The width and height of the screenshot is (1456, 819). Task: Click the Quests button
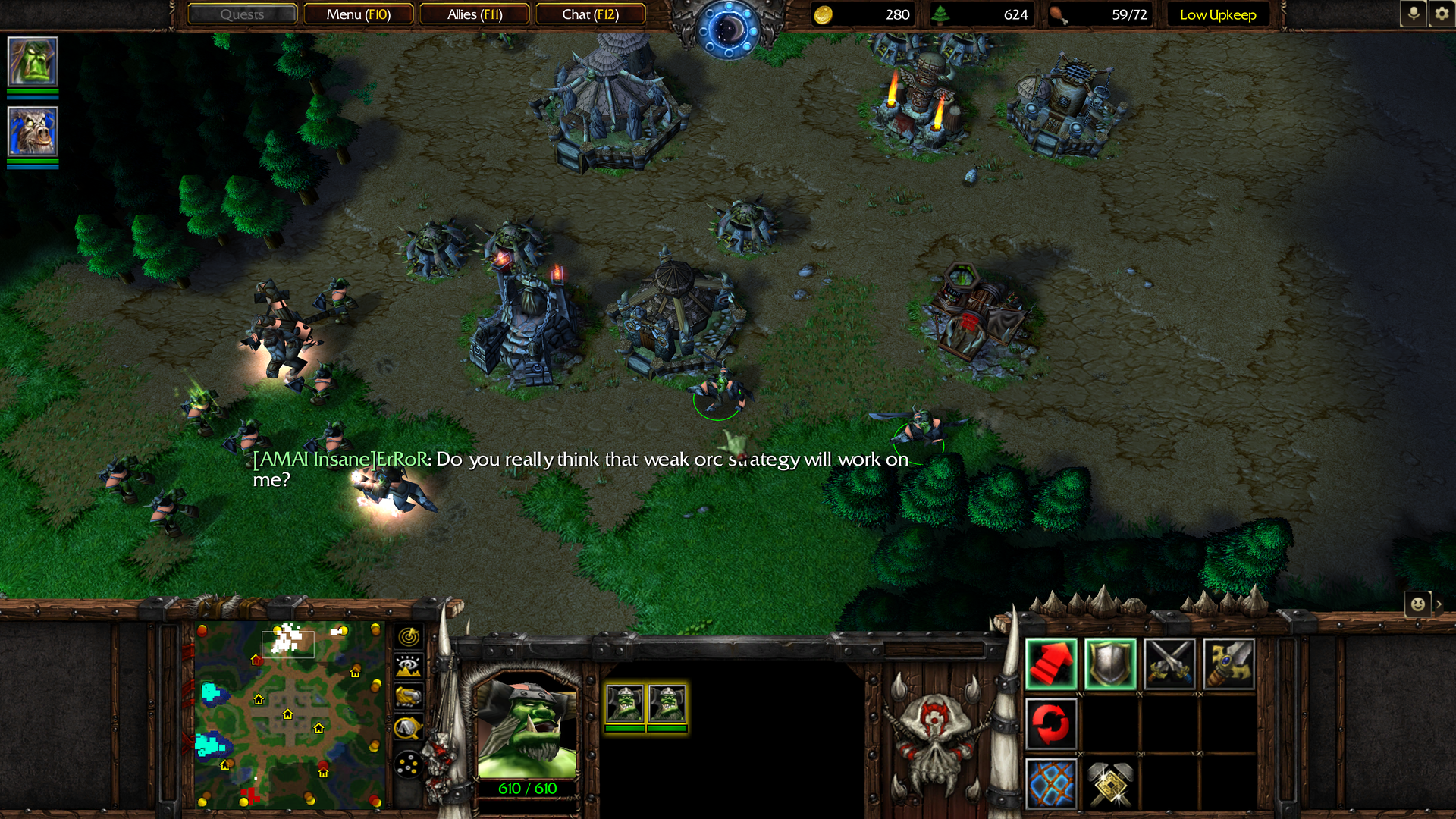(x=242, y=14)
